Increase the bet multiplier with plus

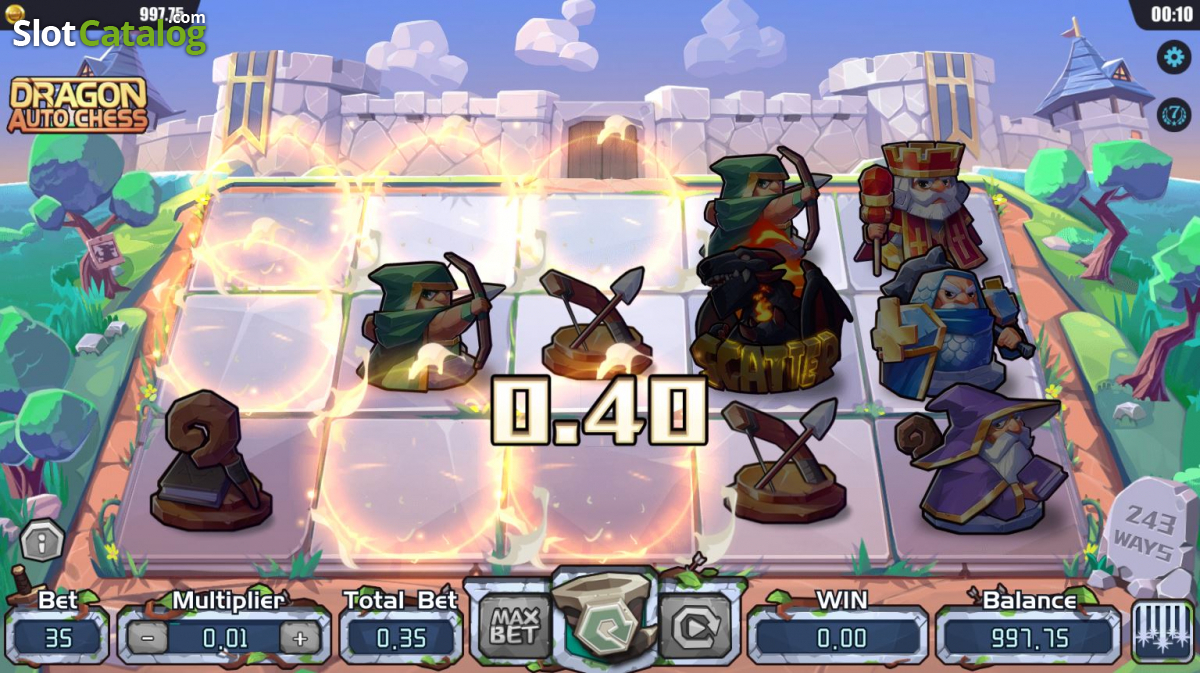pos(300,637)
